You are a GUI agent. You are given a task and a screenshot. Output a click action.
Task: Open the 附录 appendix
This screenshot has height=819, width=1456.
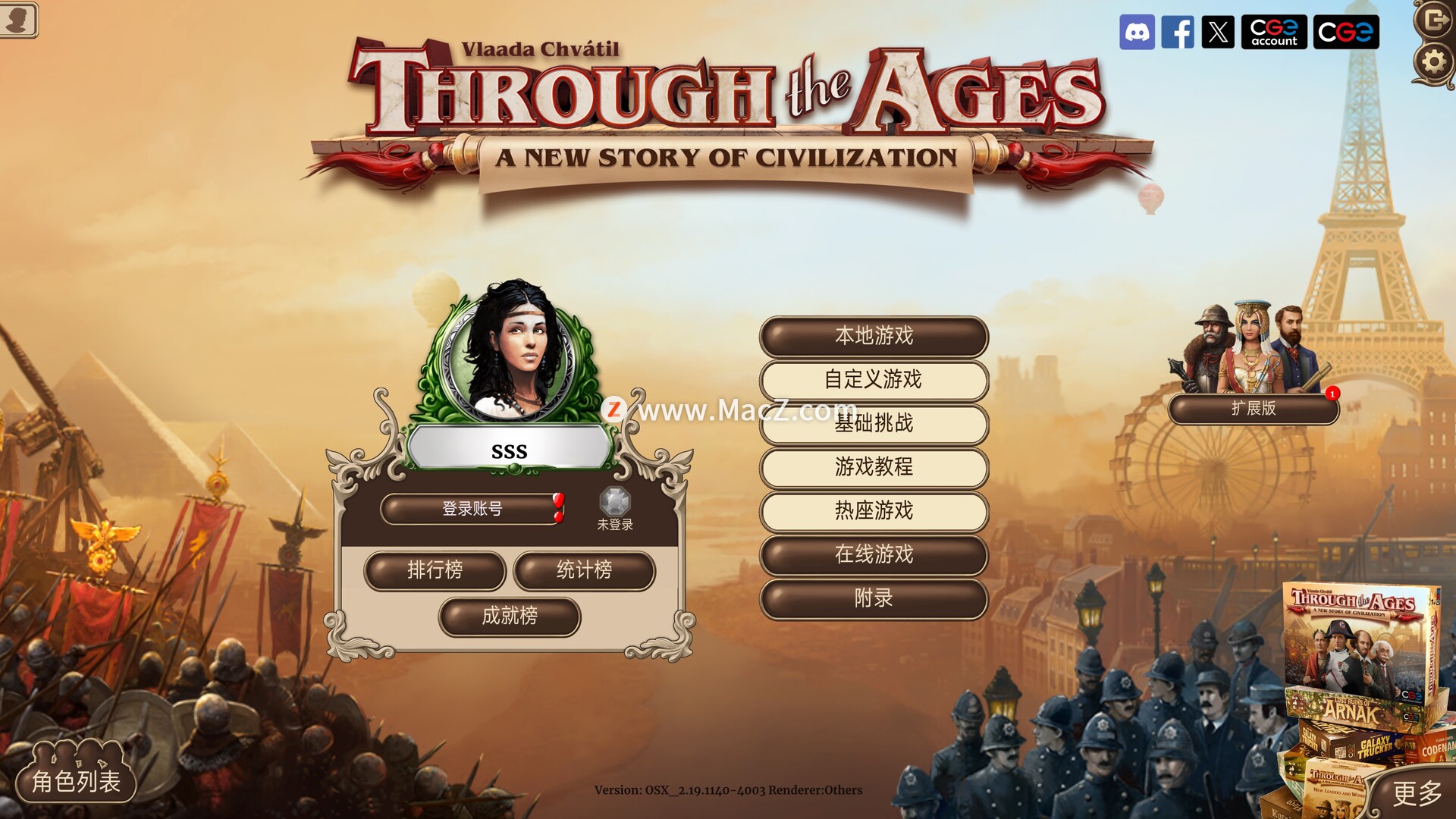(874, 599)
